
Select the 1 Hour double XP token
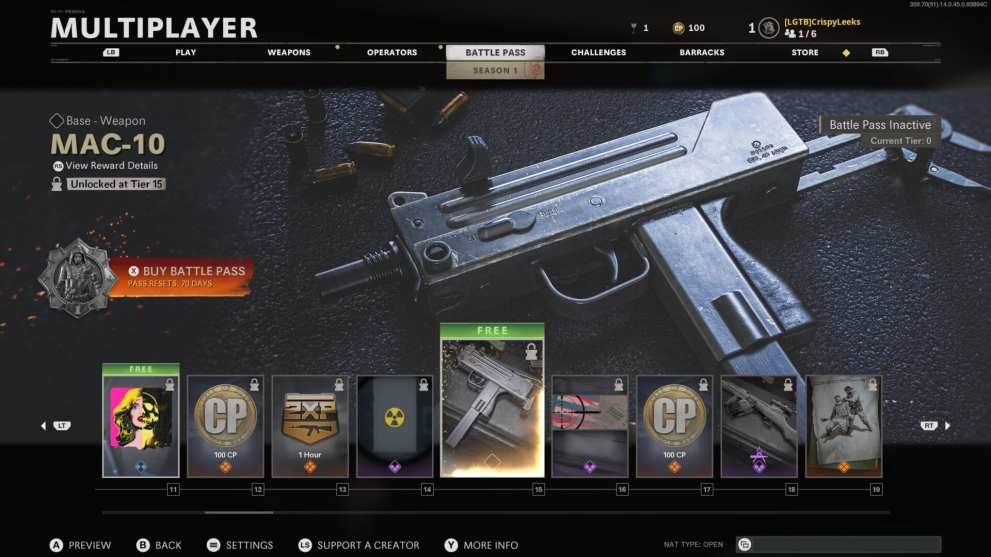pos(310,426)
